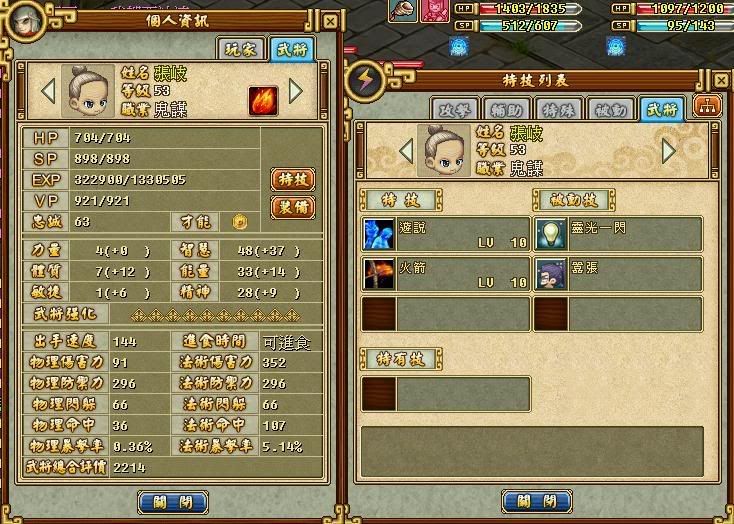The image size is (734, 524).
Task: Select the 遊說 skill icon
Action: pos(379,234)
